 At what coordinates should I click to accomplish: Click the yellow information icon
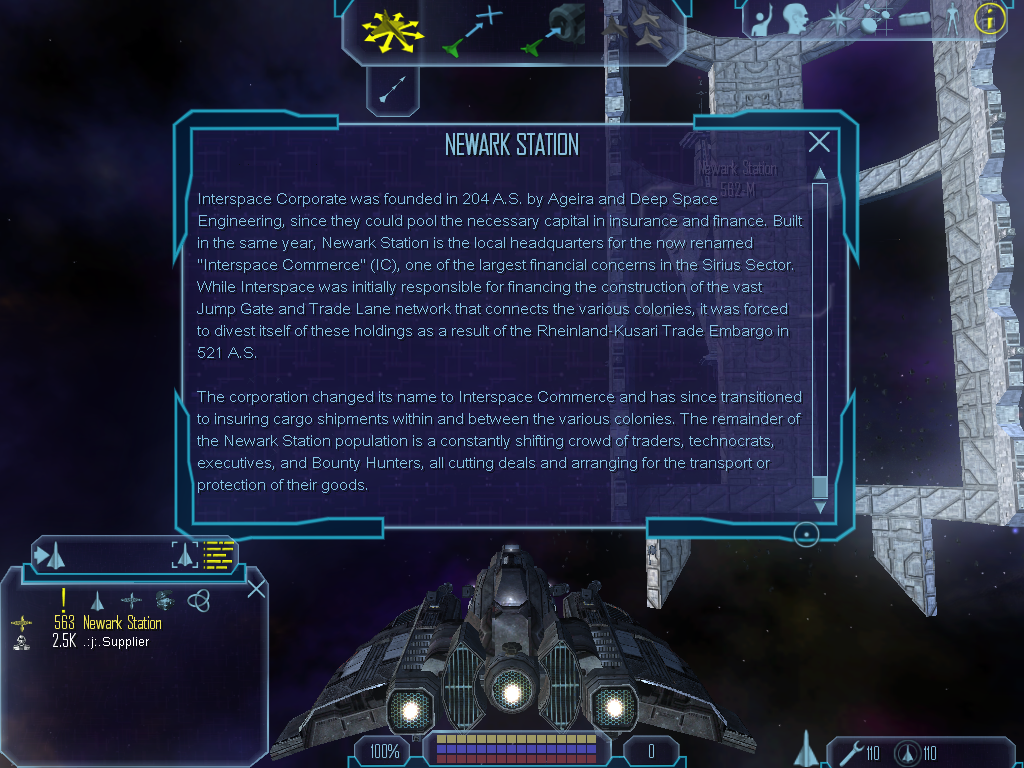pyautogui.click(x=988, y=18)
